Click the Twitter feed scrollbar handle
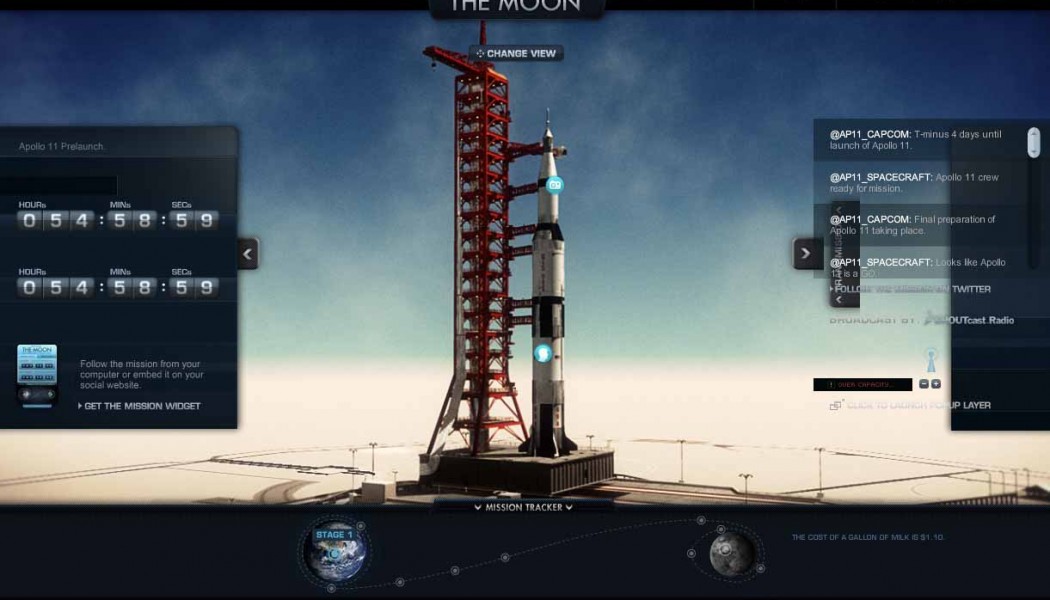1050x600 pixels. click(x=1034, y=142)
